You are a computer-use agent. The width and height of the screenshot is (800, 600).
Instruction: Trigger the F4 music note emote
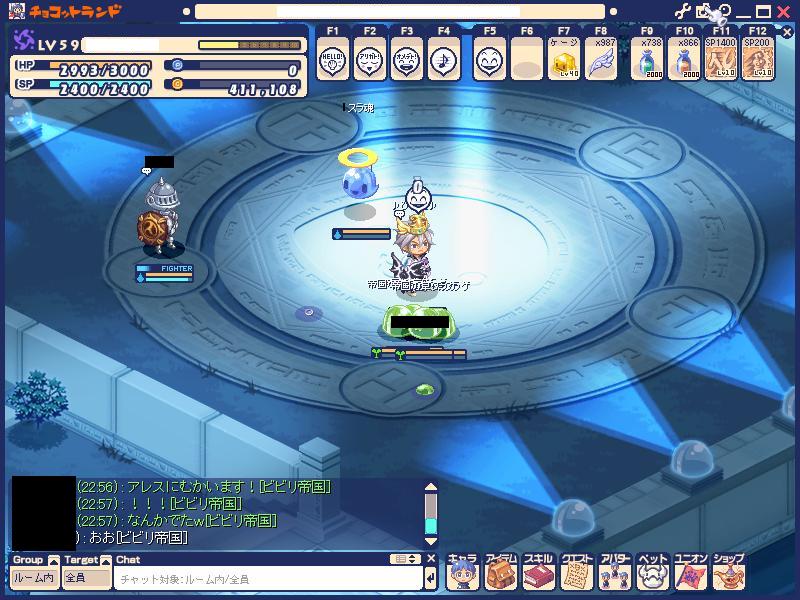tap(442, 62)
